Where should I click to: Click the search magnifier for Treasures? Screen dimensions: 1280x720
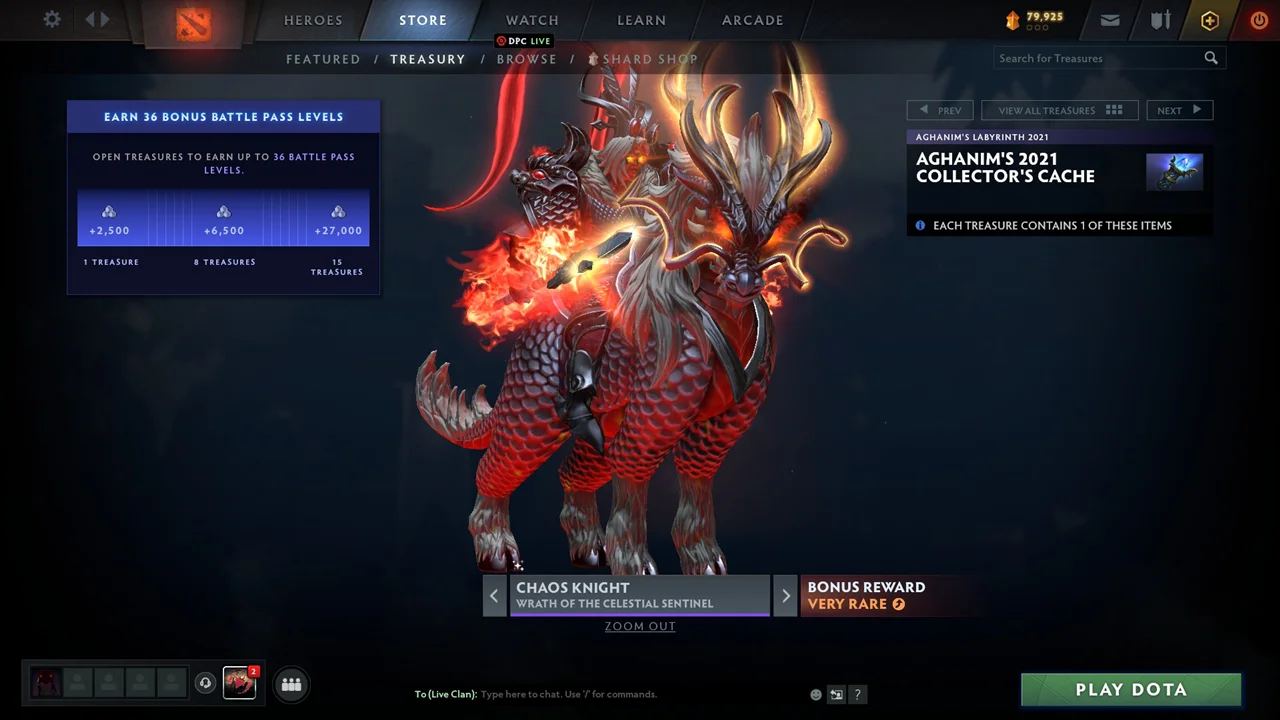pyautogui.click(x=1211, y=58)
